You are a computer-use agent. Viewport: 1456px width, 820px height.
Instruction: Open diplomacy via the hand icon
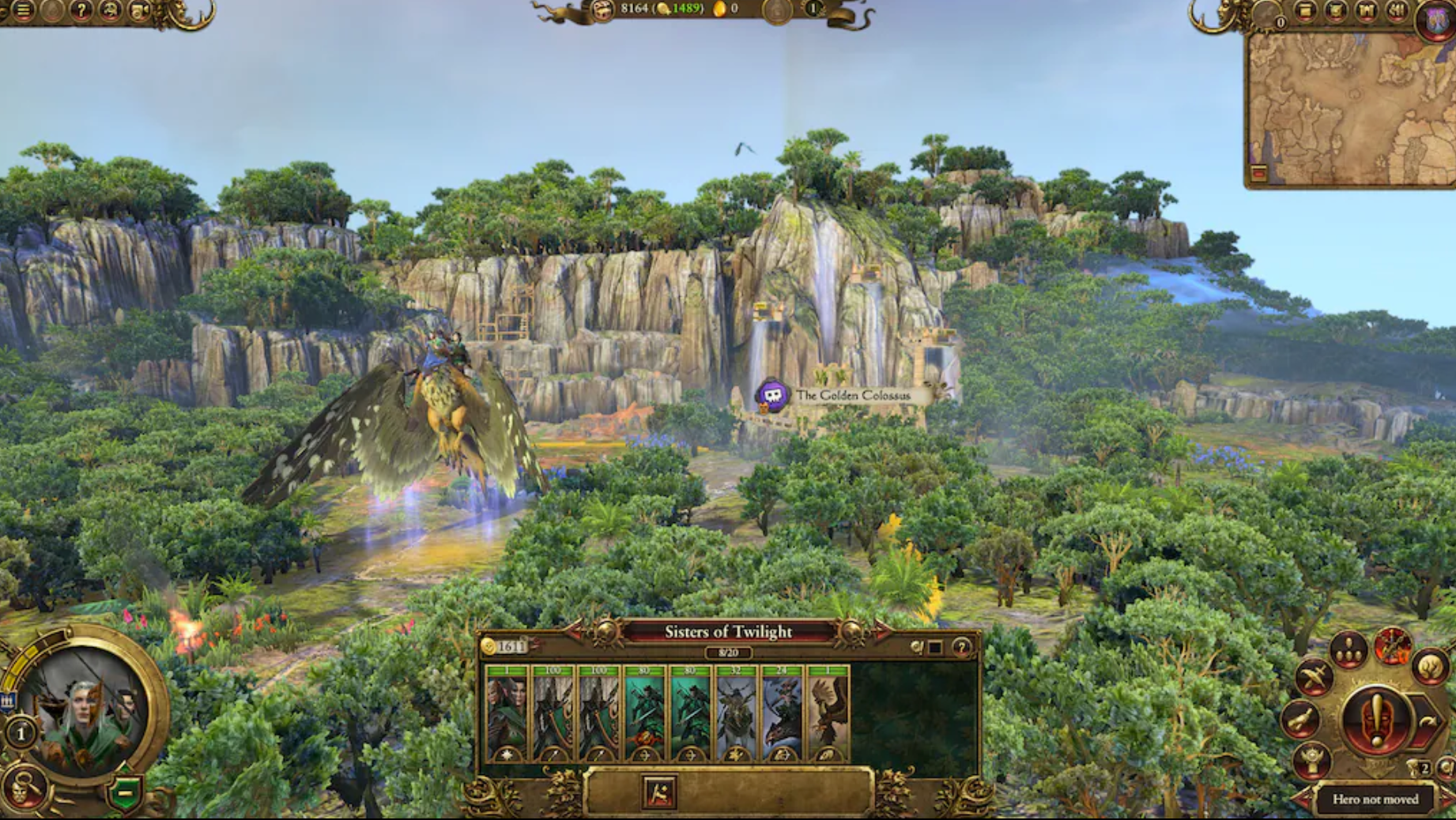(1302, 719)
